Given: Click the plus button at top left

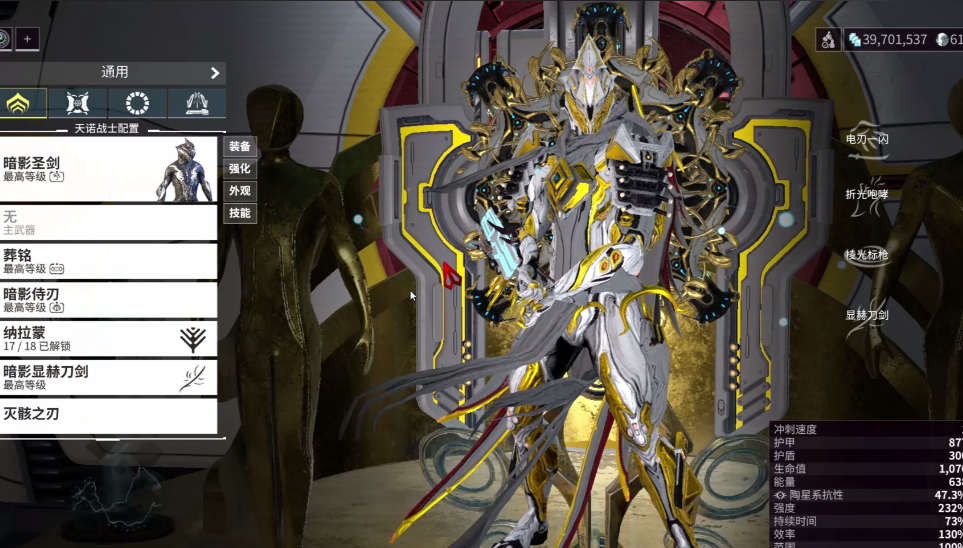Looking at the screenshot, I should (x=27, y=39).
